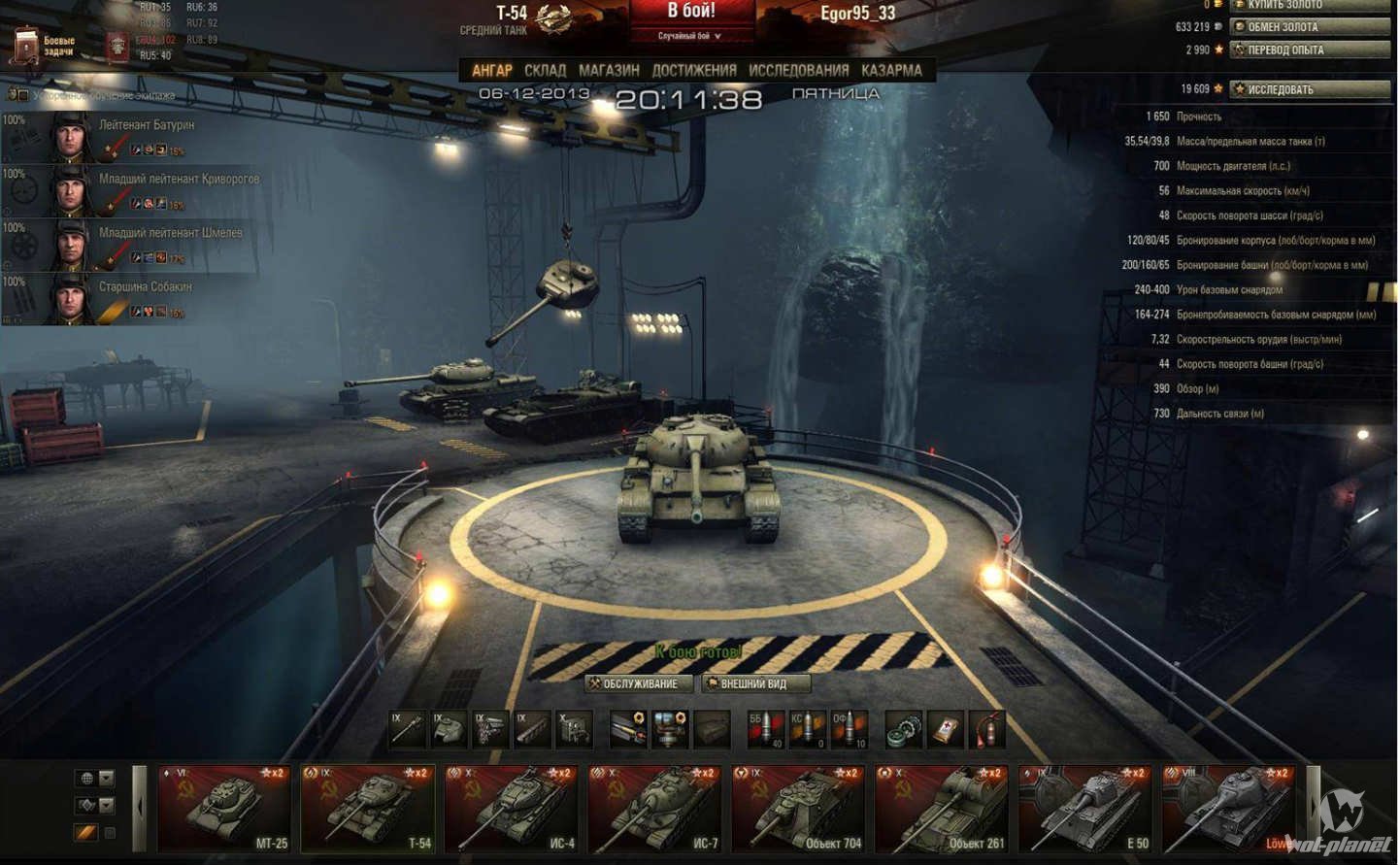
Task: Select the ИС-4 tank in the carousel
Action: [x=512, y=809]
